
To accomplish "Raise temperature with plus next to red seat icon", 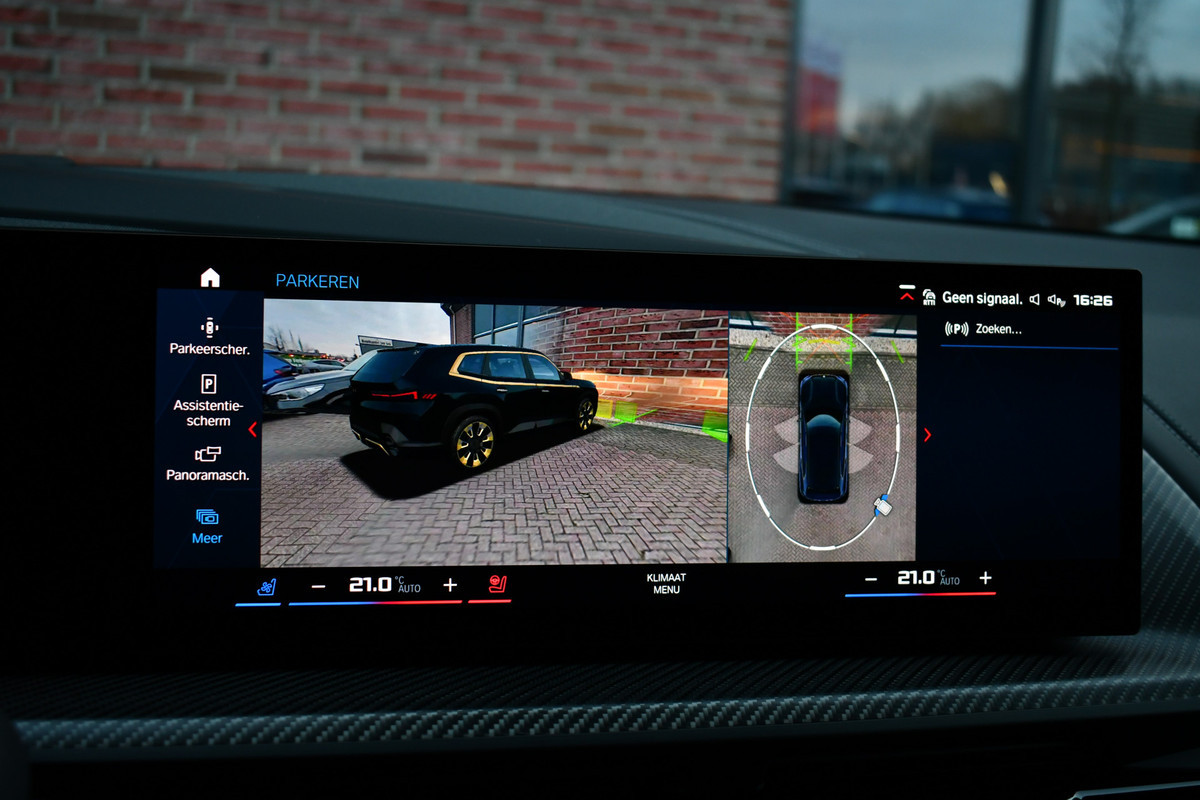I will coord(450,585).
